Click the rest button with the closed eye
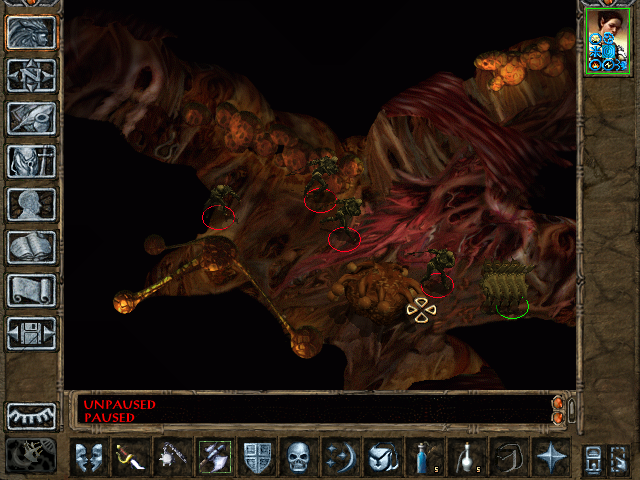The image size is (640, 480). point(31,415)
